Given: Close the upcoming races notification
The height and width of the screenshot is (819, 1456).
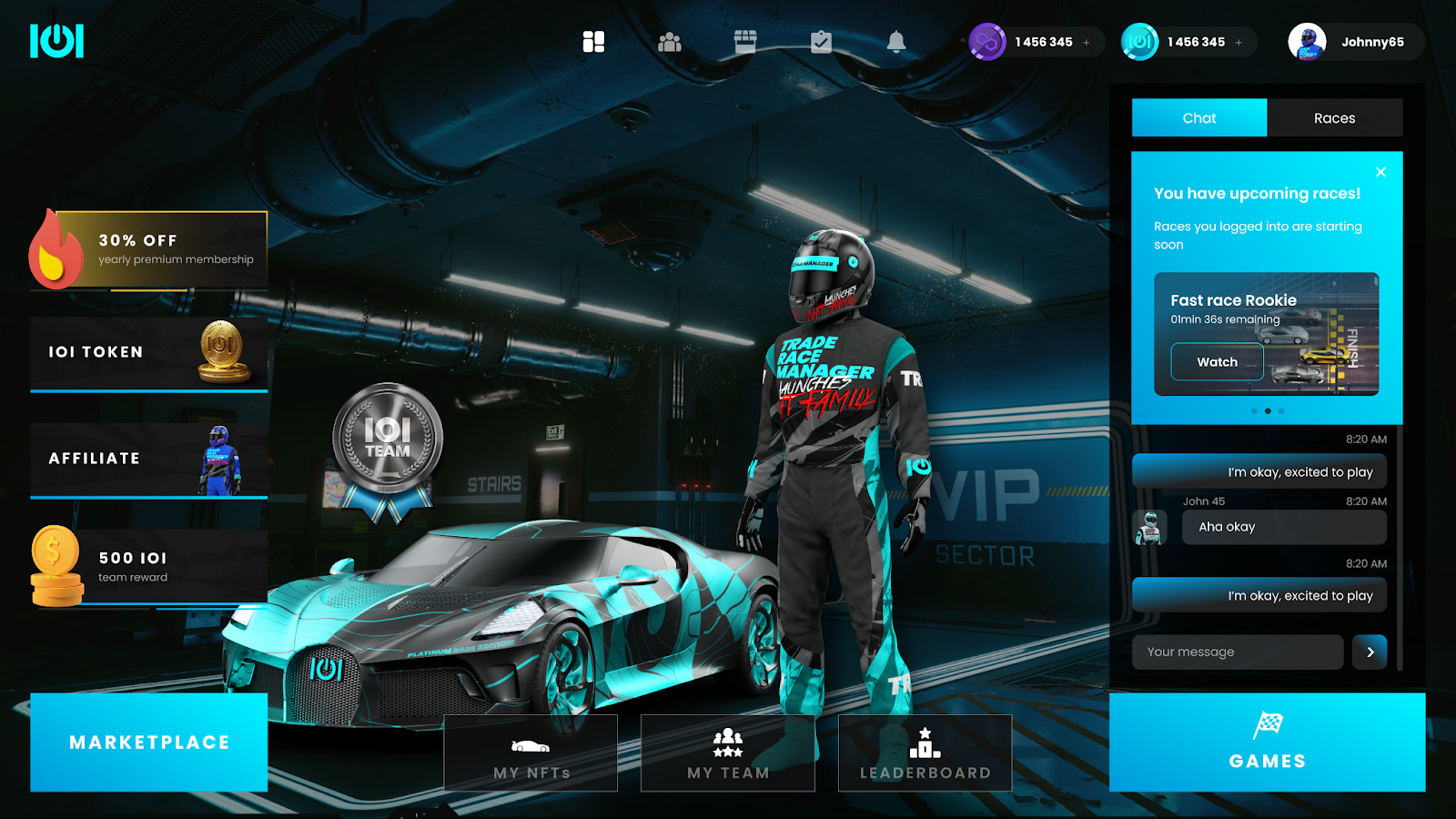Looking at the screenshot, I should (1380, 172).
